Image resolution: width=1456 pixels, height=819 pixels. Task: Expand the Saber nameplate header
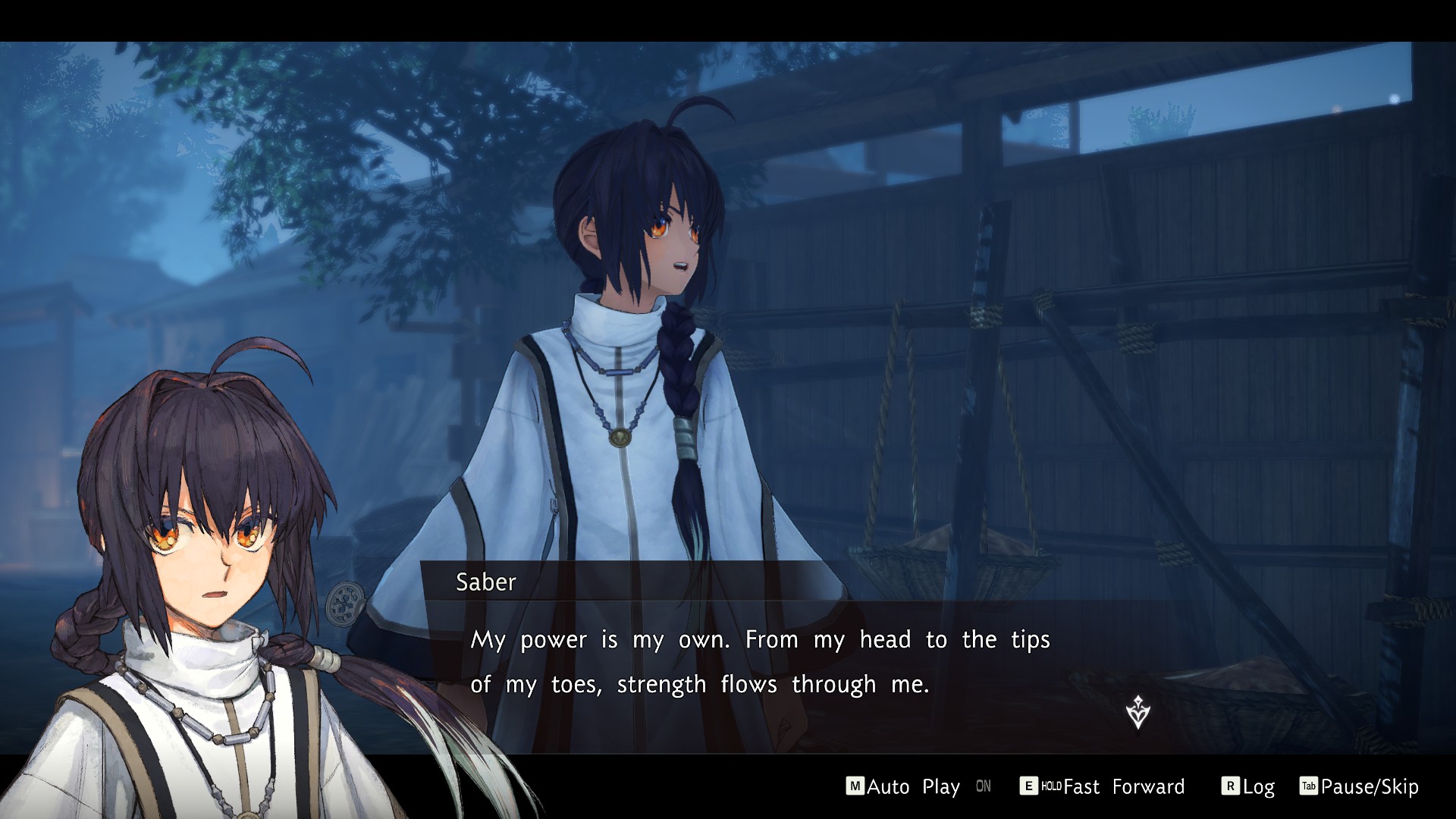[484, 583]
